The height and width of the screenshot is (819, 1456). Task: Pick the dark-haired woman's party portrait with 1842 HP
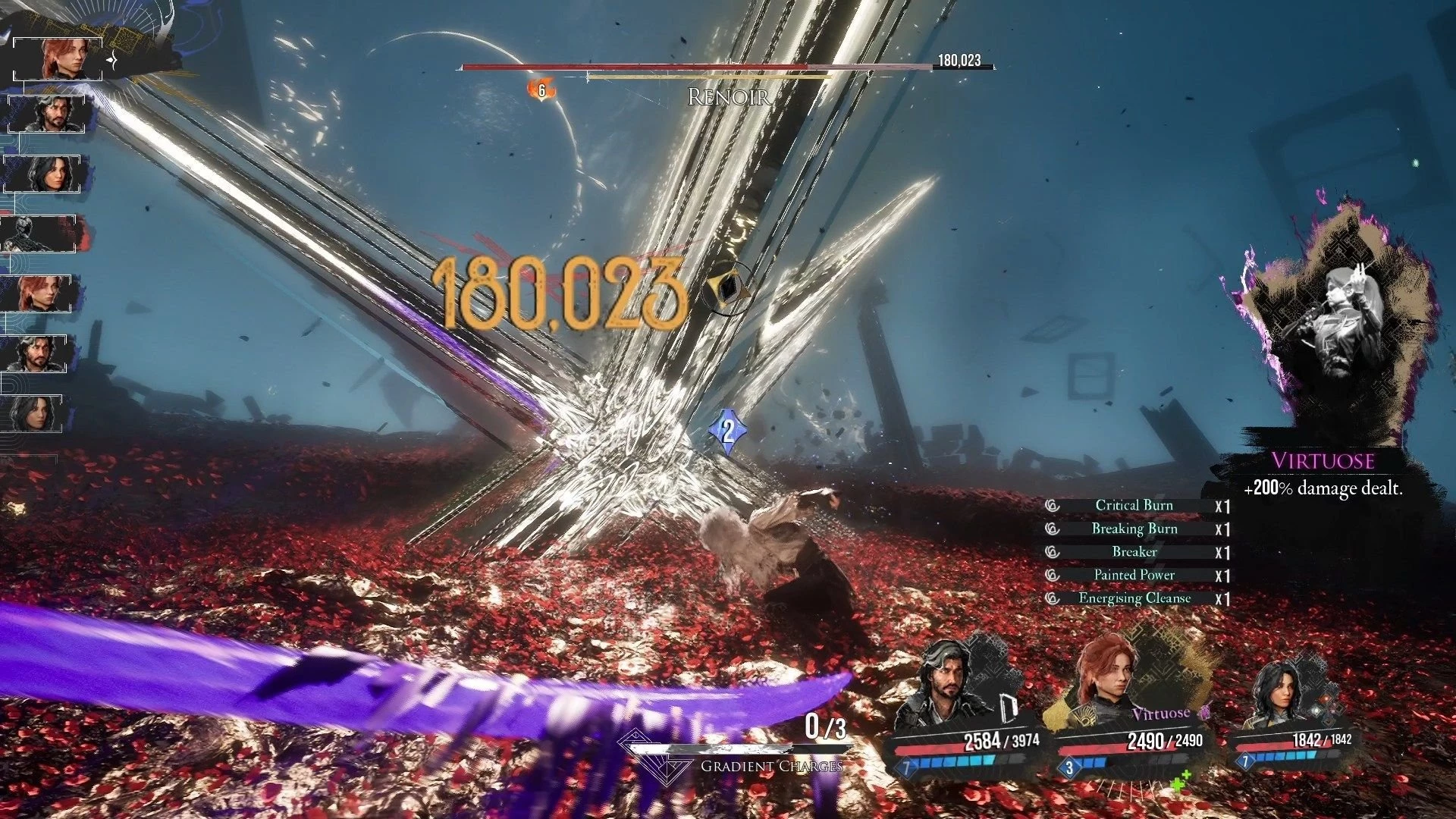[1280, 694]
